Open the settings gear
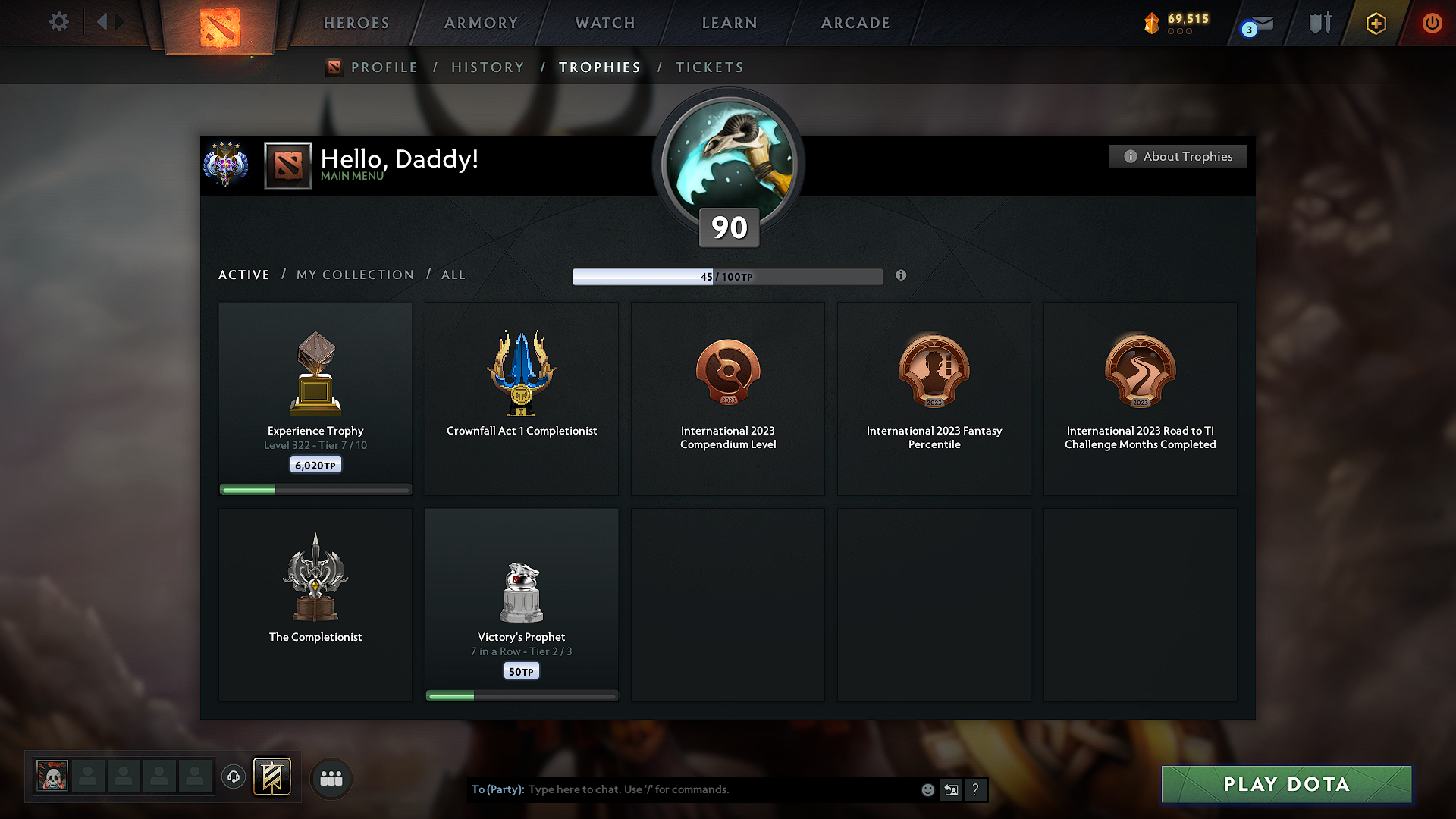The image size is (1456, 819). [58, 22]
